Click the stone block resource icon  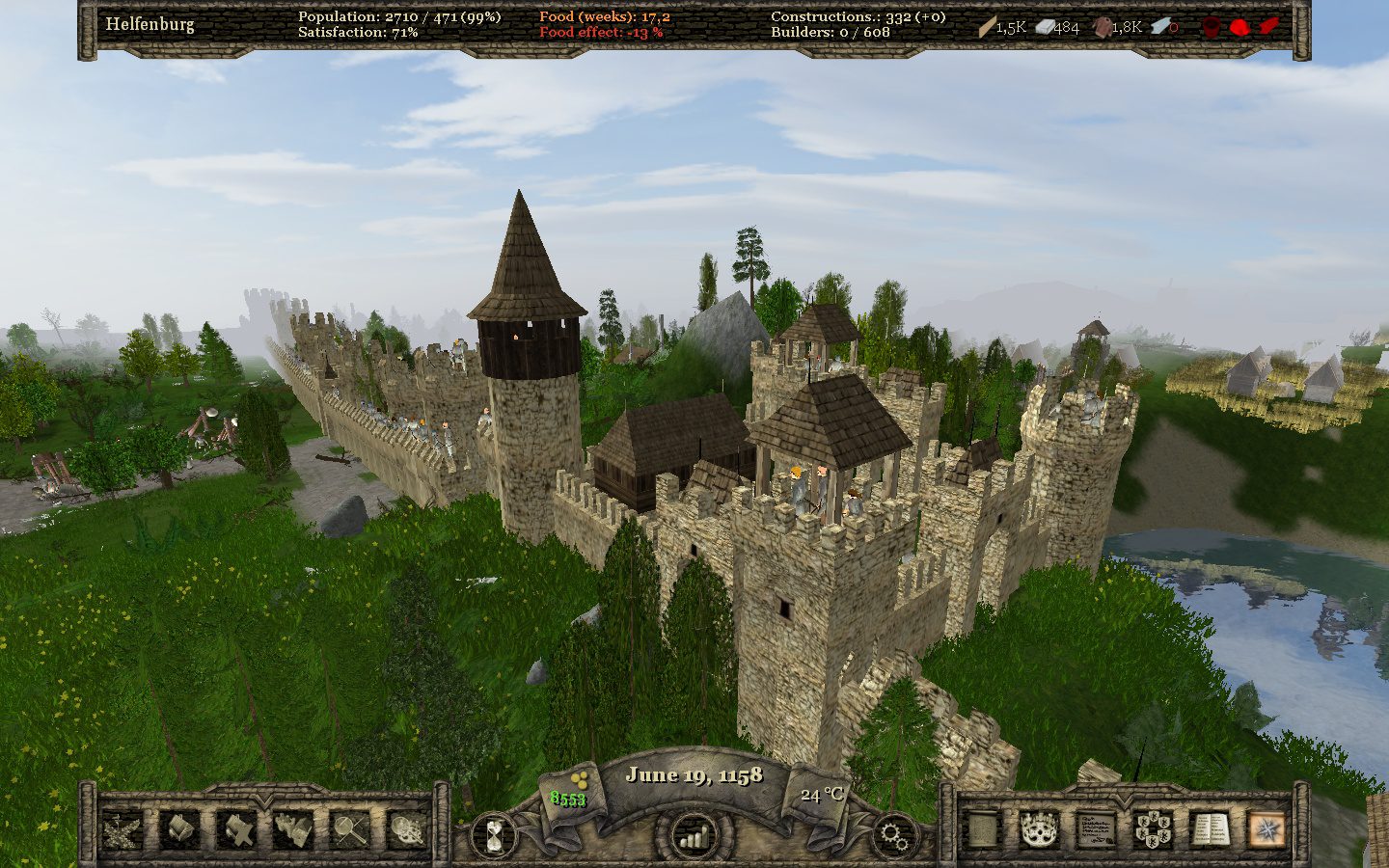pyautogui.click(x=1044, y=27)
